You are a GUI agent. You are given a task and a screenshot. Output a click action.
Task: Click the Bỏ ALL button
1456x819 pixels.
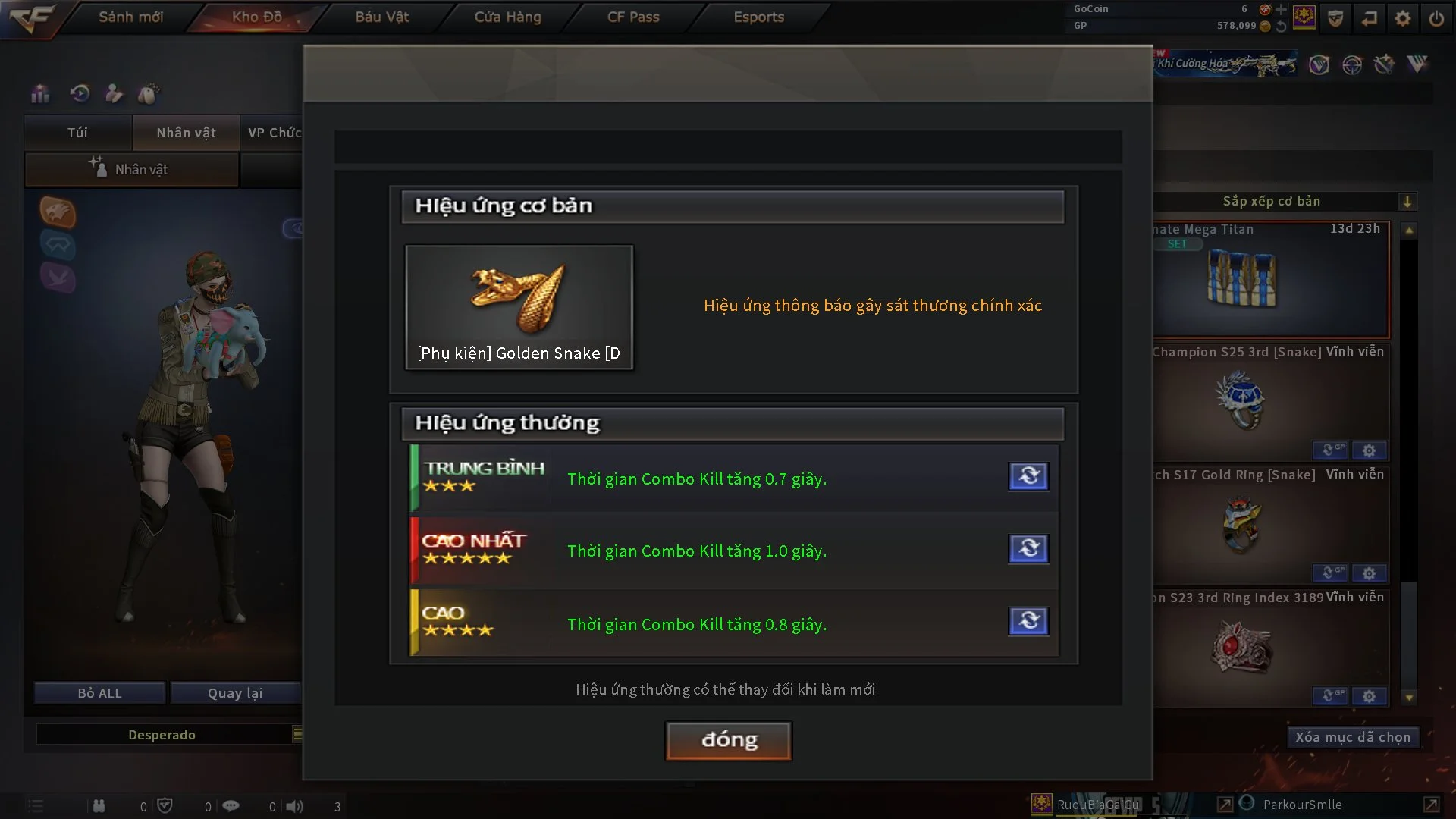(99, 693)
